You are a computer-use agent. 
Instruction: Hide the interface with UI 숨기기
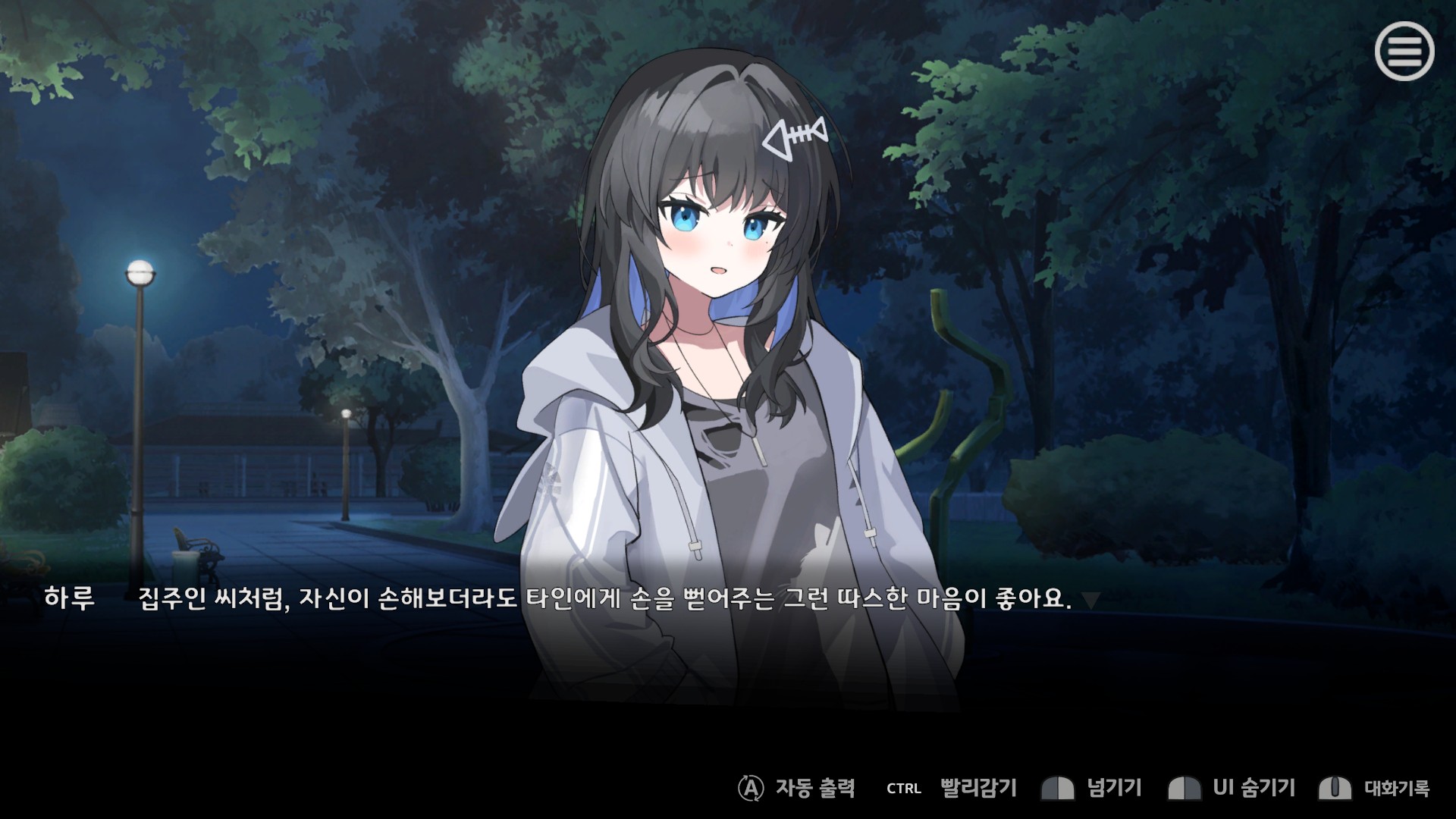[1253, 788]
